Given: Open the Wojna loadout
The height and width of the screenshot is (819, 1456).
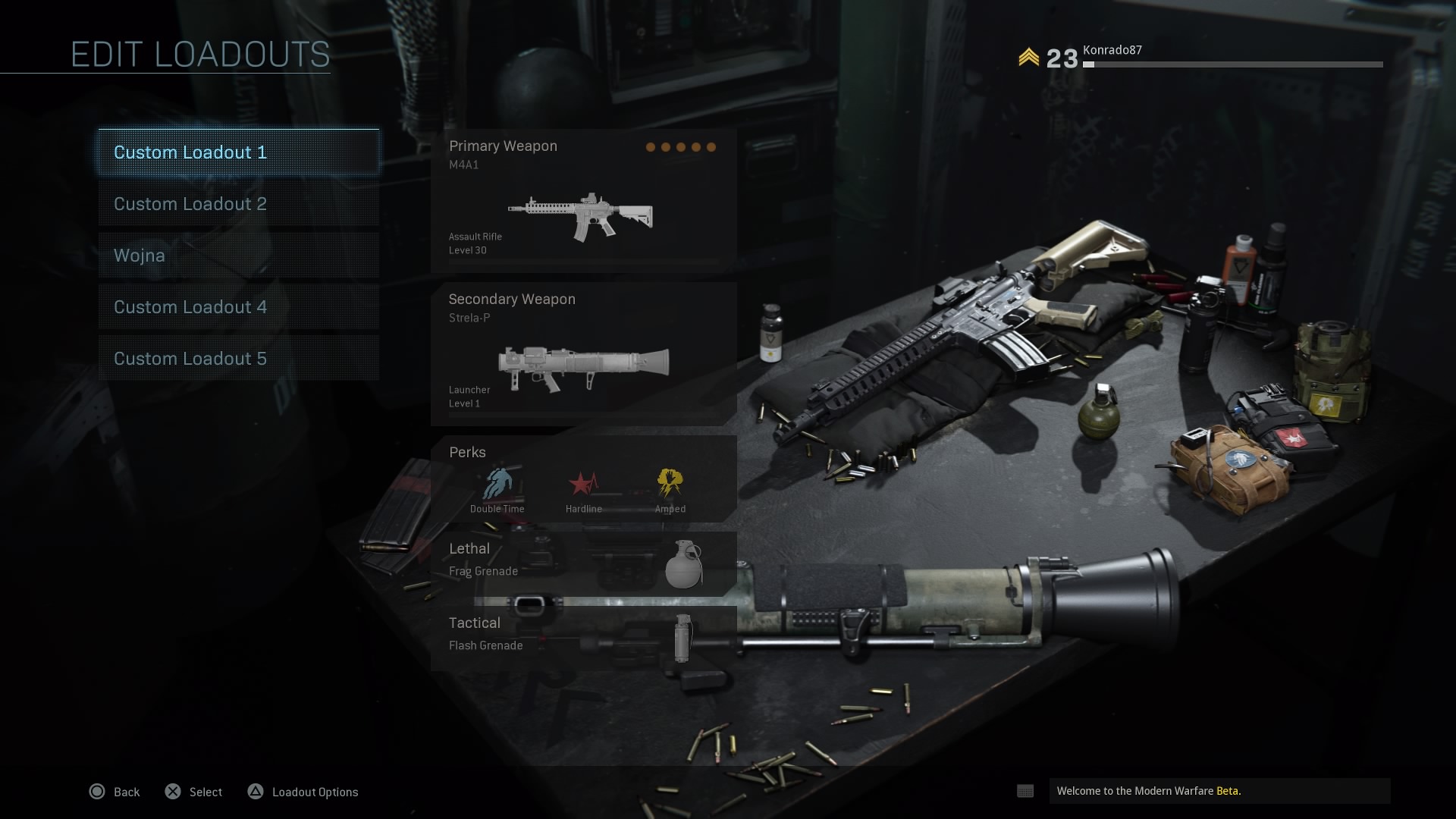Looking at the screenshot, I should pos(238,256).
